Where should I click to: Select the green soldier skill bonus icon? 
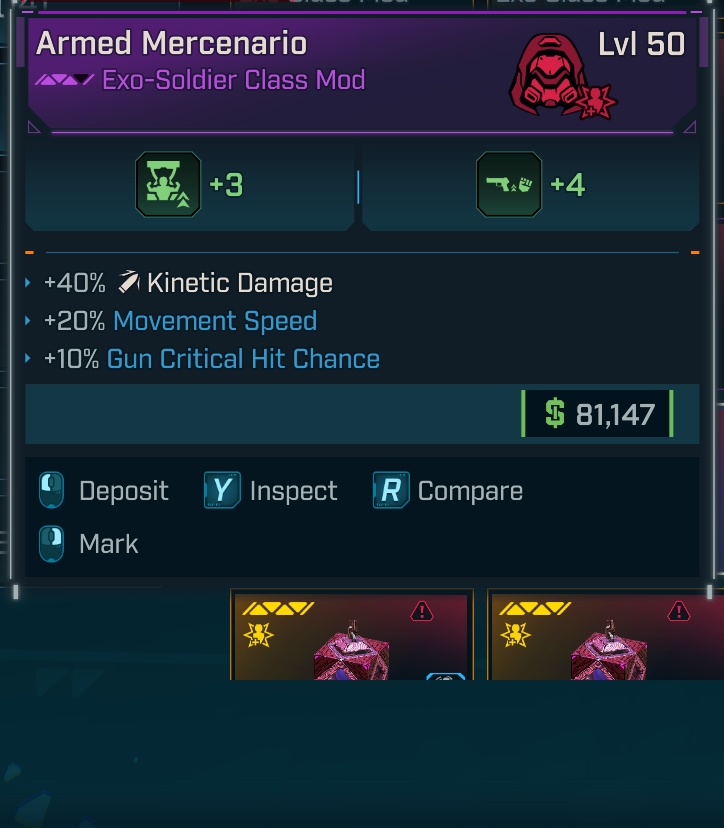(x=168, y=185)
